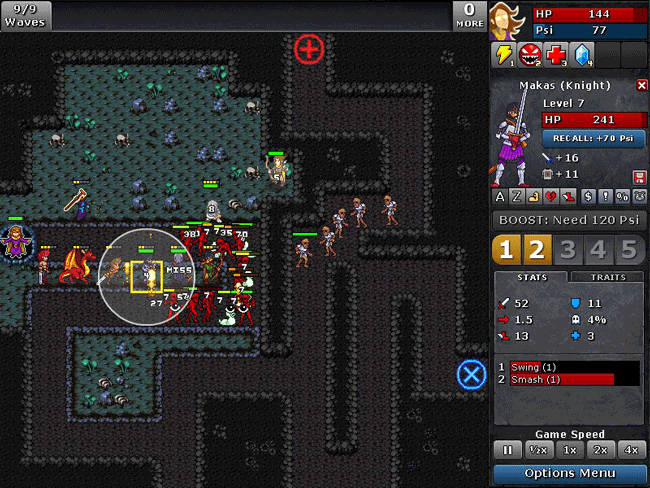Click the More waves counter button
Image resolution: width=650 pixels, height=488 pixels.
(470, 15)
